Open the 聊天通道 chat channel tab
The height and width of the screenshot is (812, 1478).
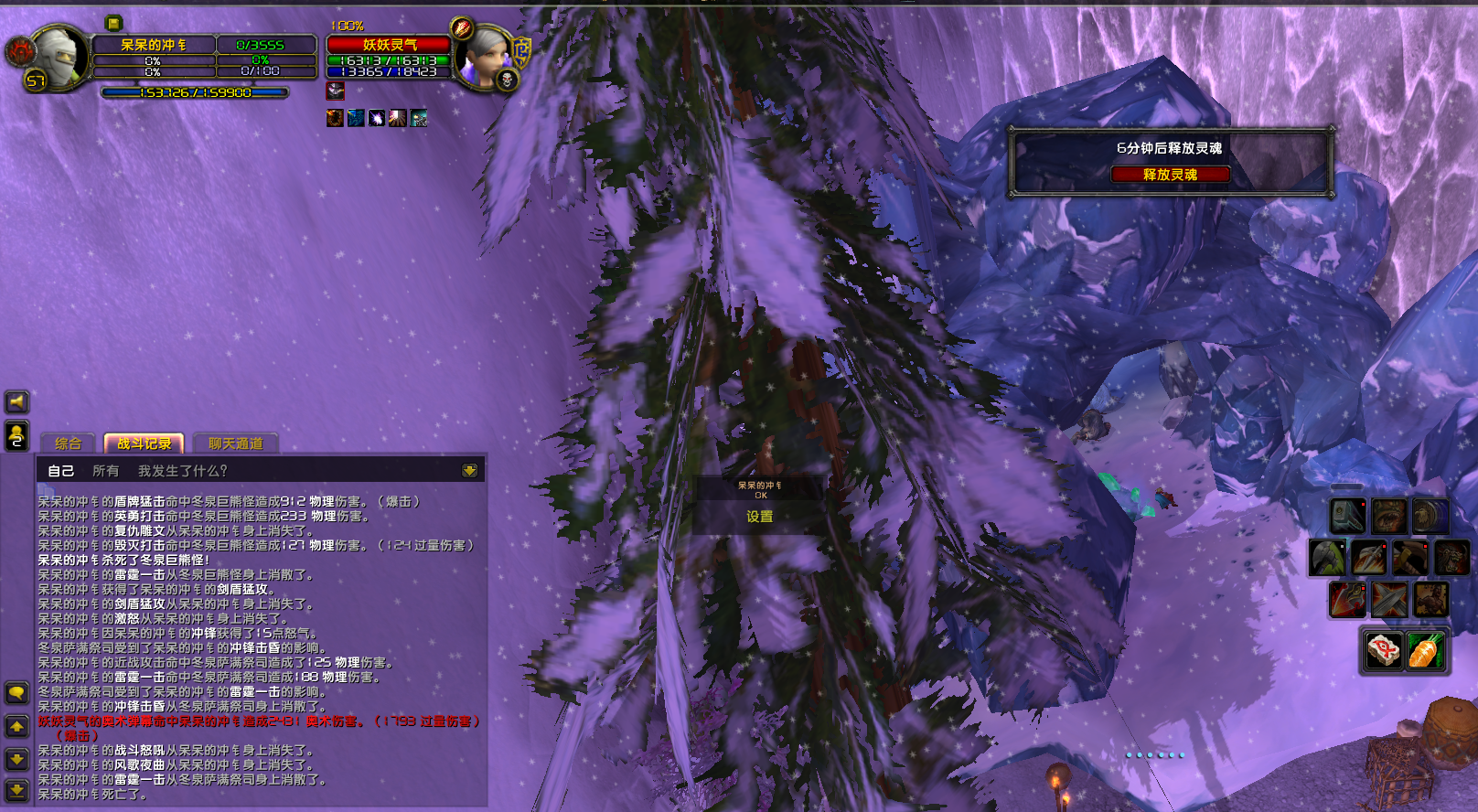pyautogui.click(x=236, y=443)
